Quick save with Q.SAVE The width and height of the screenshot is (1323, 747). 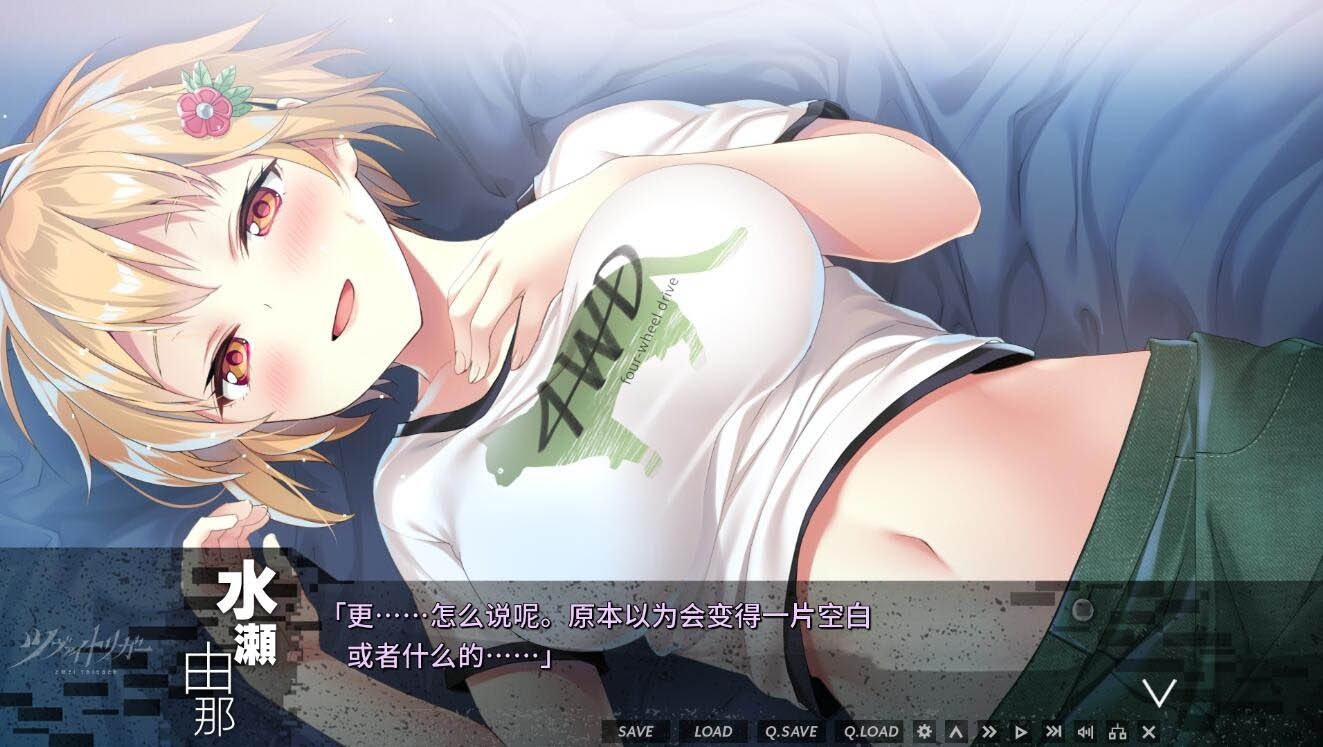[791, 731]
